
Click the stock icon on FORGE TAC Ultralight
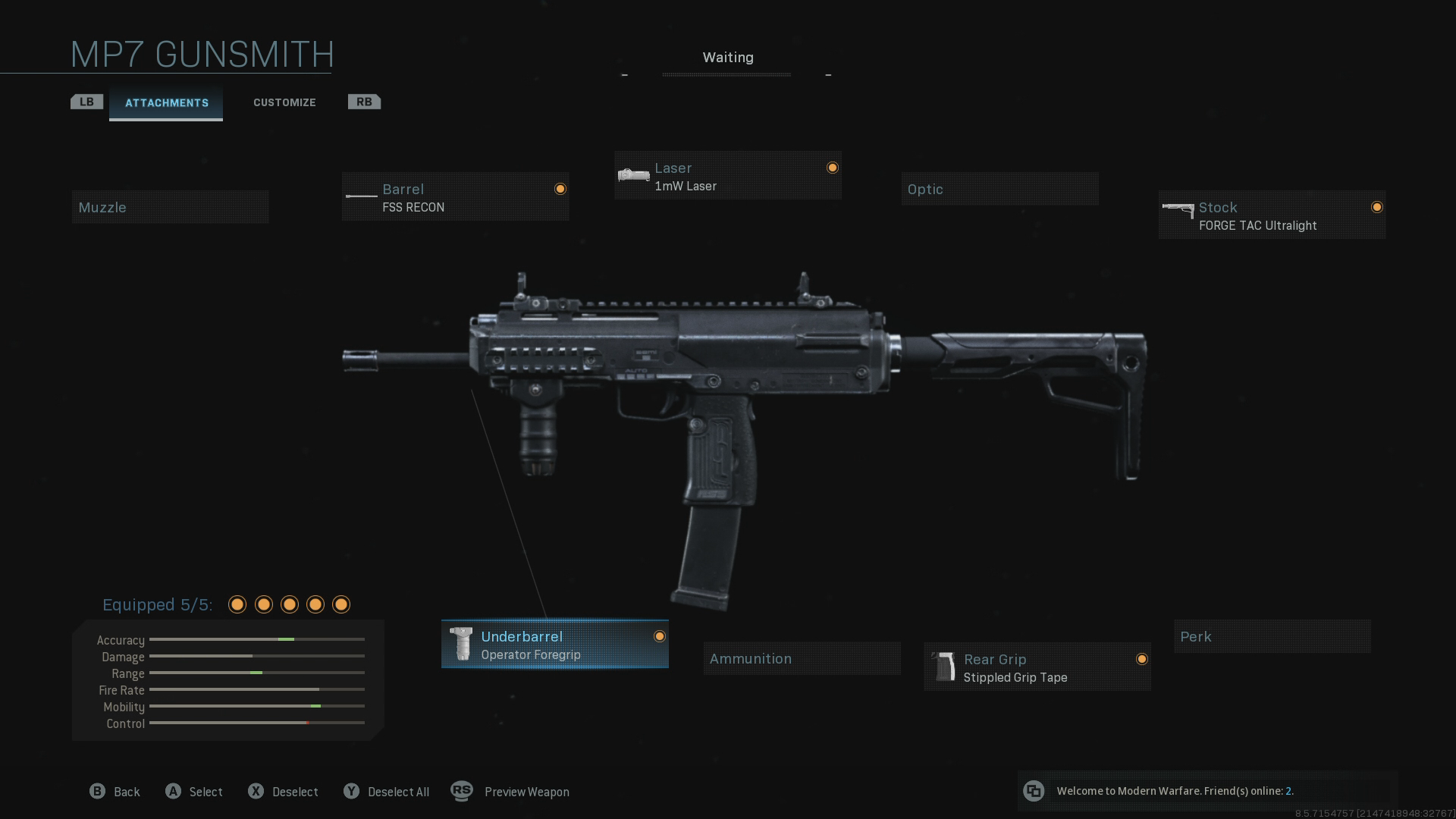[x=1178, y=211]
